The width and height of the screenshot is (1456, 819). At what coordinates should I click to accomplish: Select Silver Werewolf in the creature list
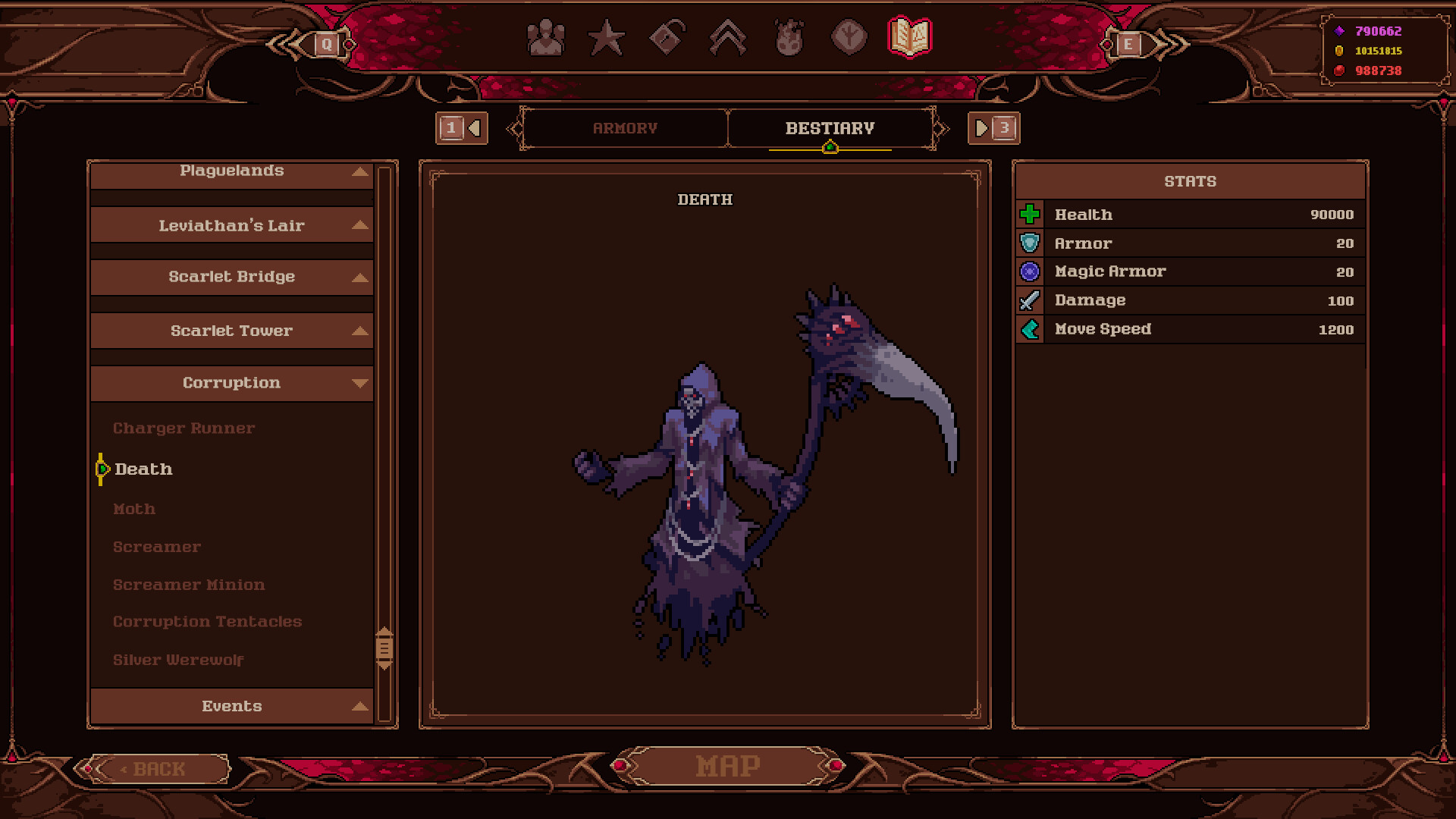(x=177, y=660)
